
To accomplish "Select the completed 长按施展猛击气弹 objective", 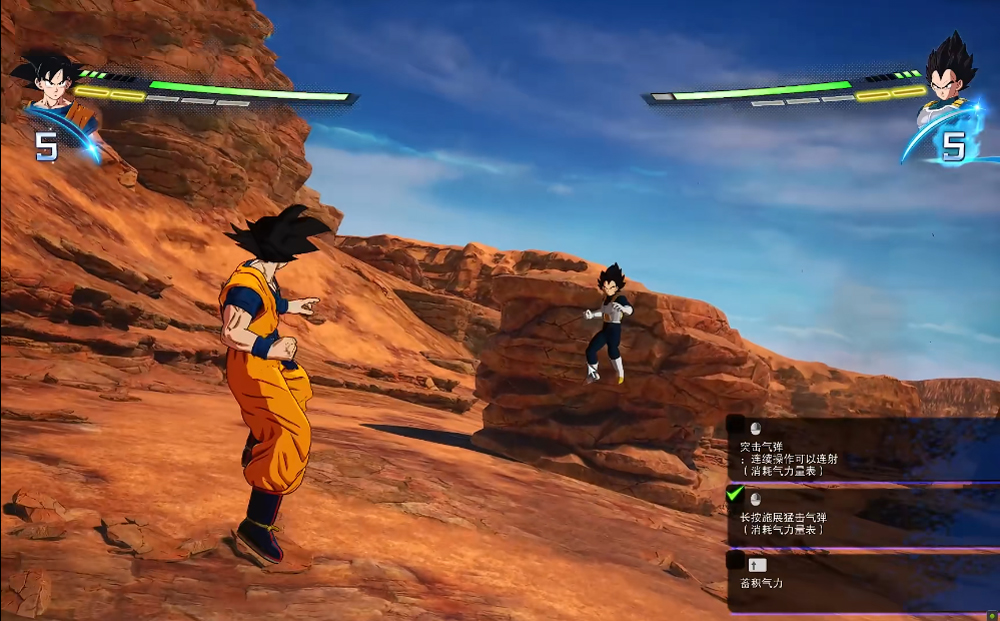I will (x=860, y=516).
